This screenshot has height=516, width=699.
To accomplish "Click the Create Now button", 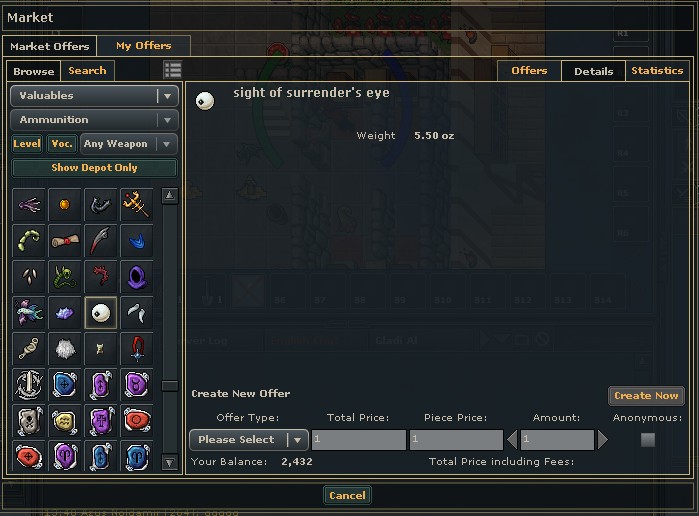I will coord(646,396).
